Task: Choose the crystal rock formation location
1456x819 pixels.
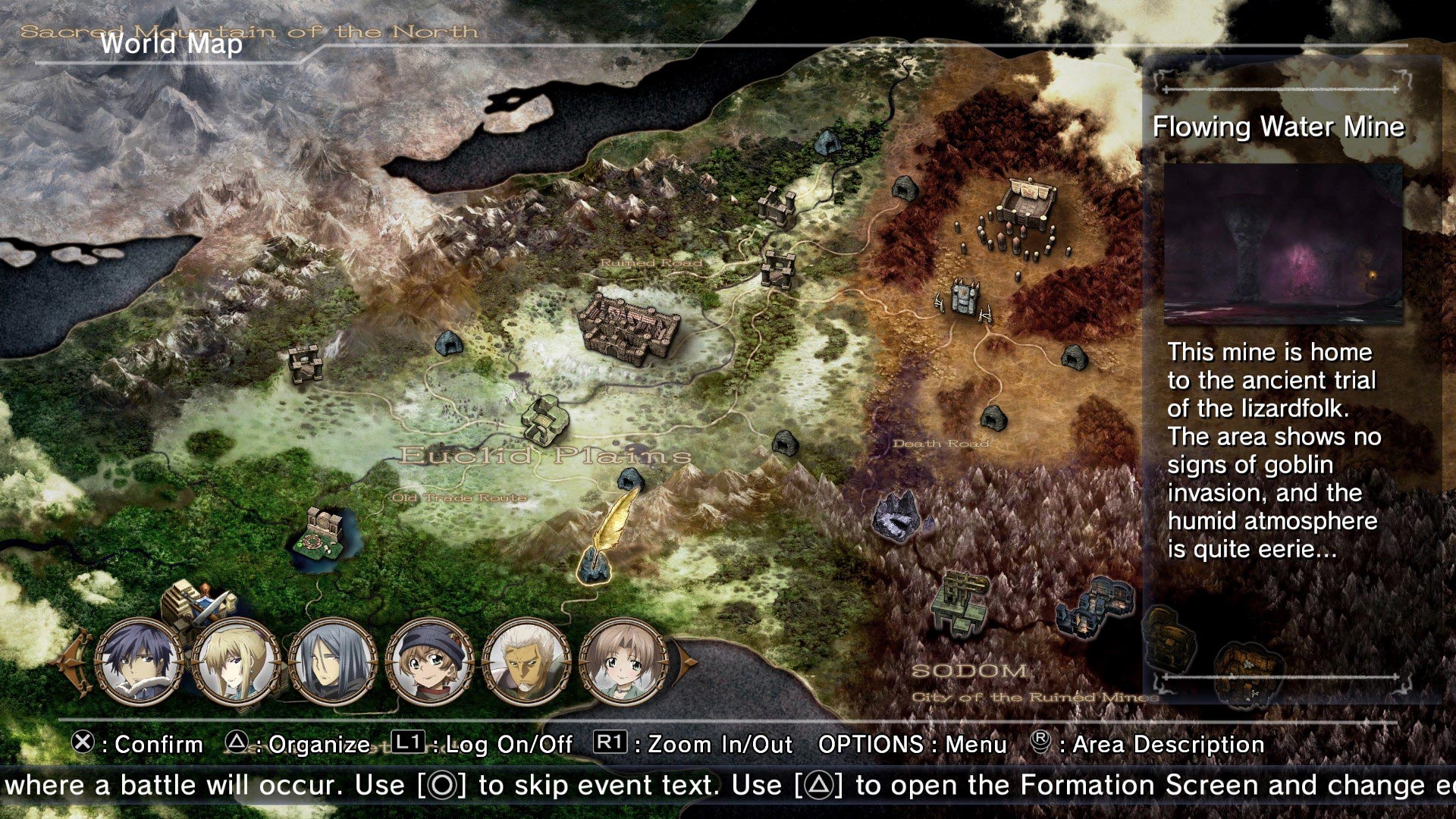Action: click(x=900, y=516)
